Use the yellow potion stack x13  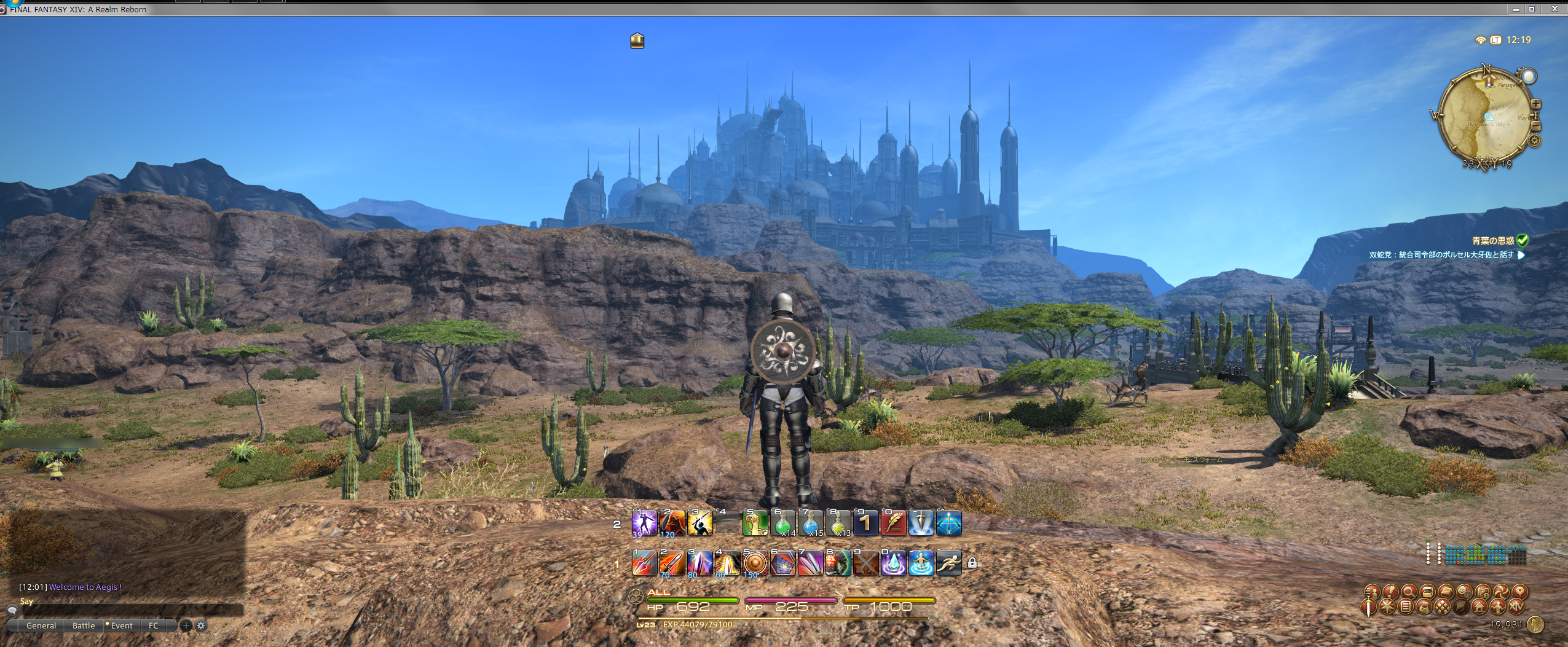coord(838,523)
